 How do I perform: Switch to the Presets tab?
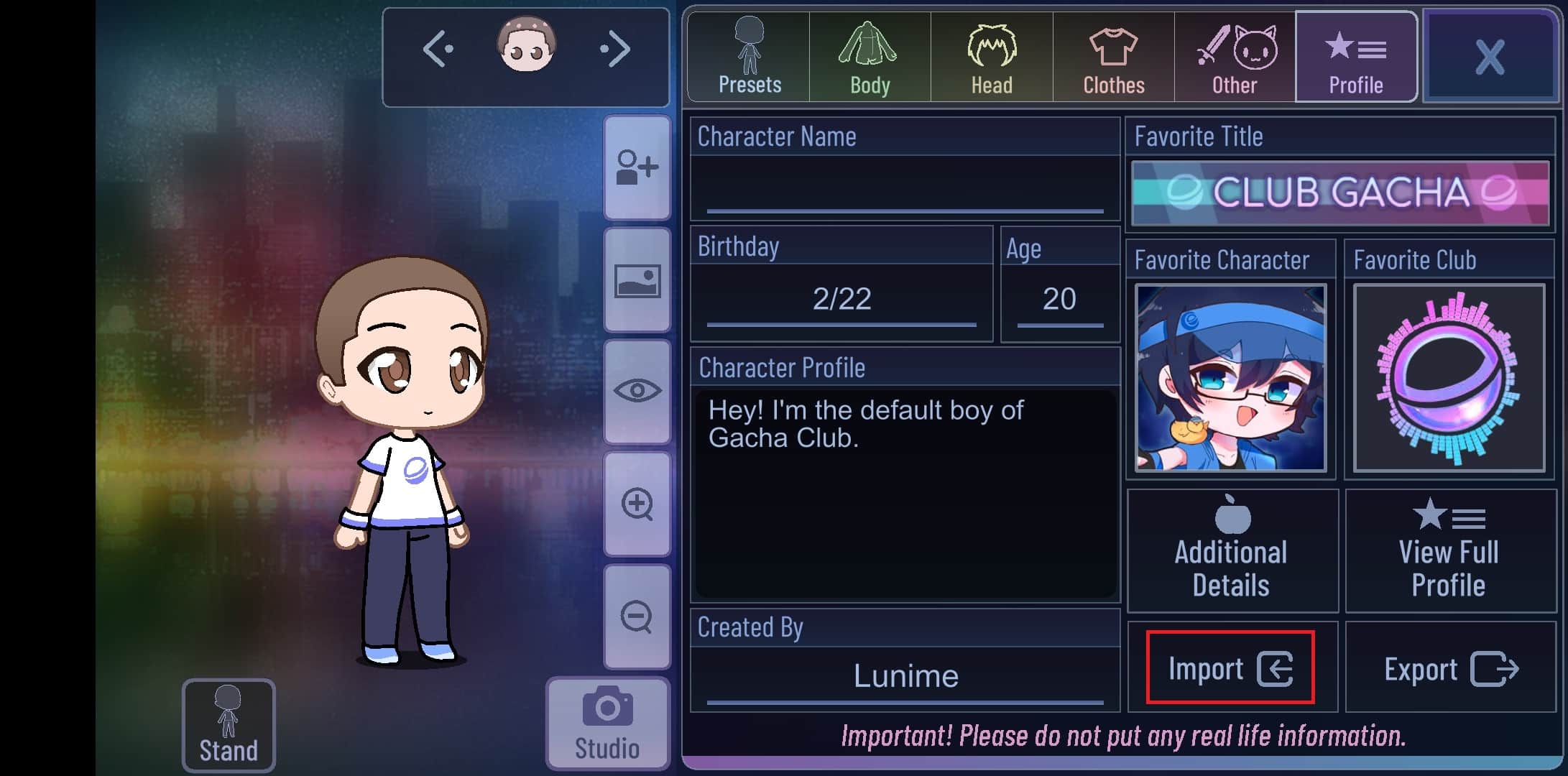(749, 57)
